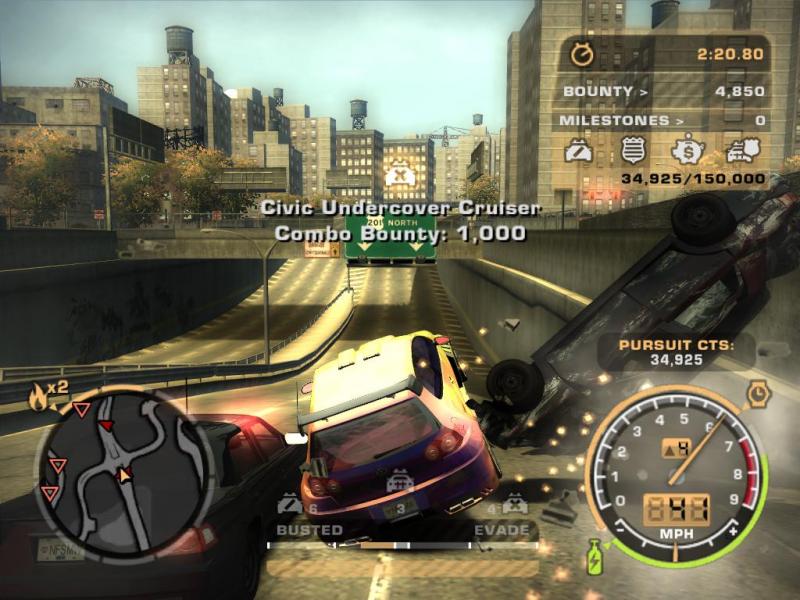Click the destroyed cop cars icon above Evade
The width and height of the screenshot is (800, 600).
516,504
